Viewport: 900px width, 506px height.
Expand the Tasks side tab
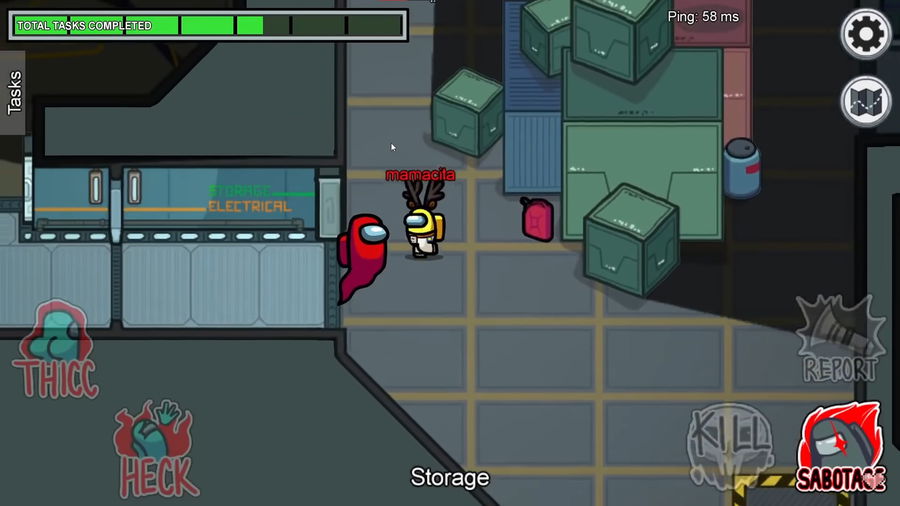click(14, 93)
